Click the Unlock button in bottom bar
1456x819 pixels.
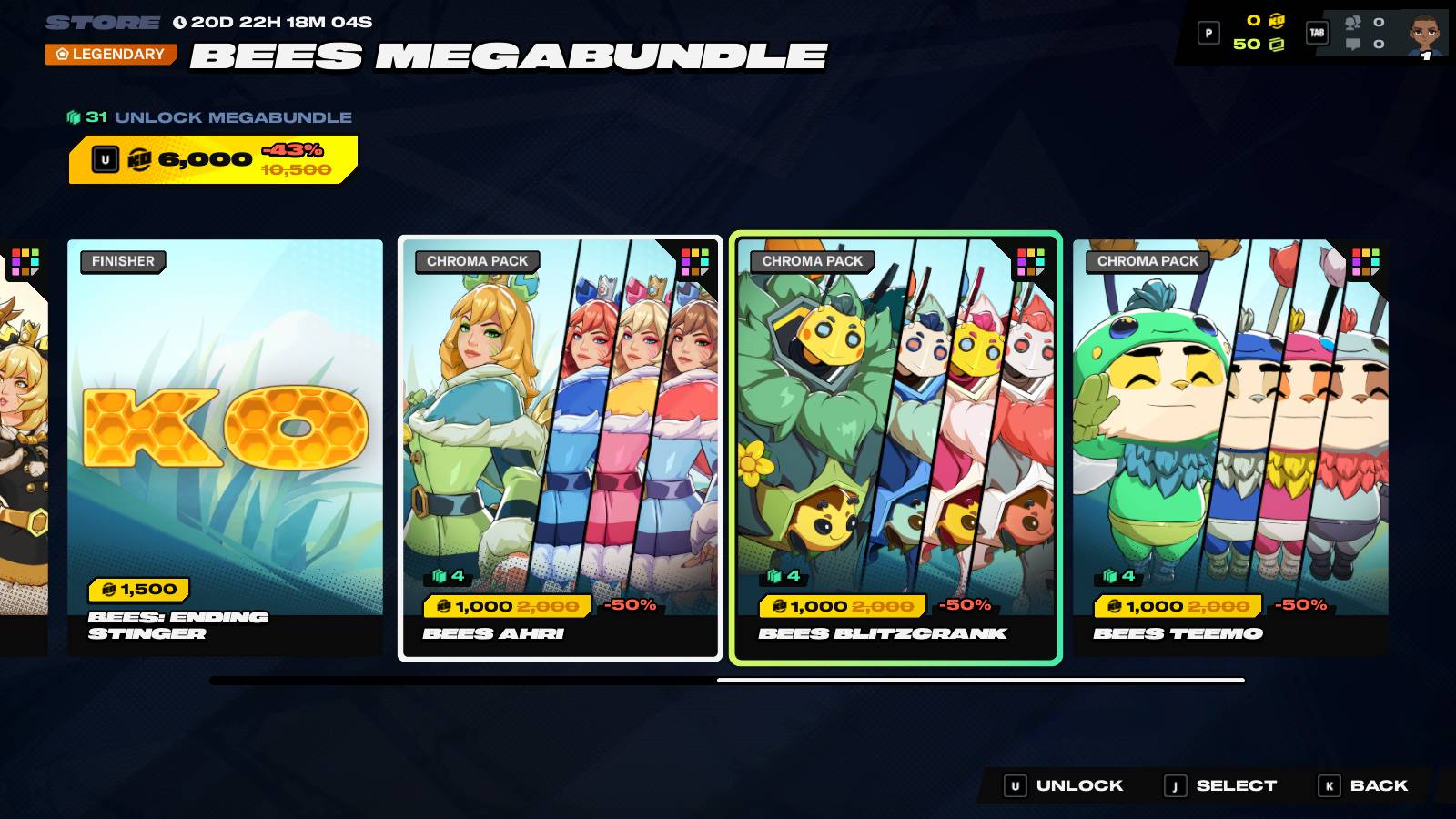(x=1064, y=785)
